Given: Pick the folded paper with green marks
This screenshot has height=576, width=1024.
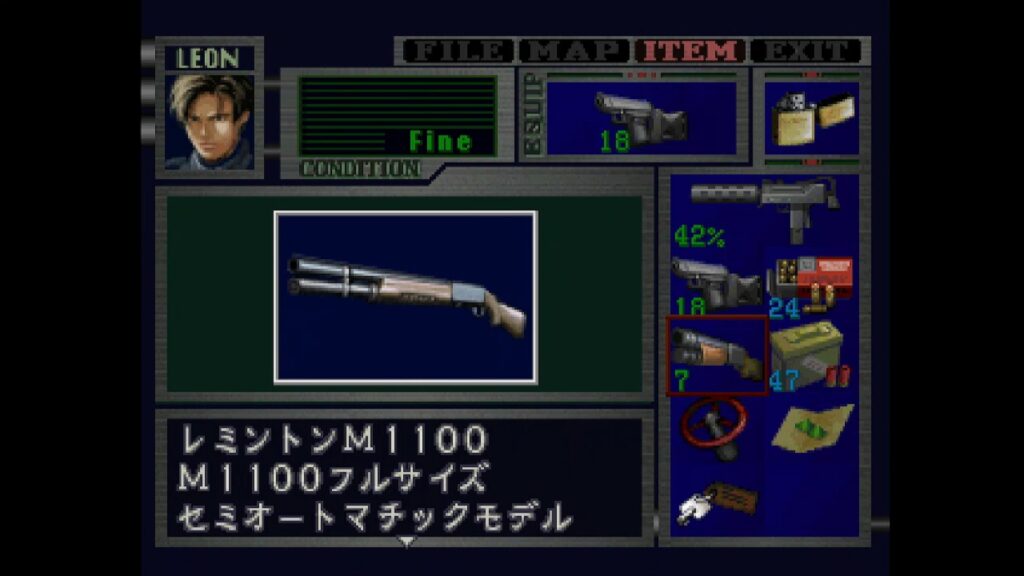Looking at the screenshot, I should (811, 426).
